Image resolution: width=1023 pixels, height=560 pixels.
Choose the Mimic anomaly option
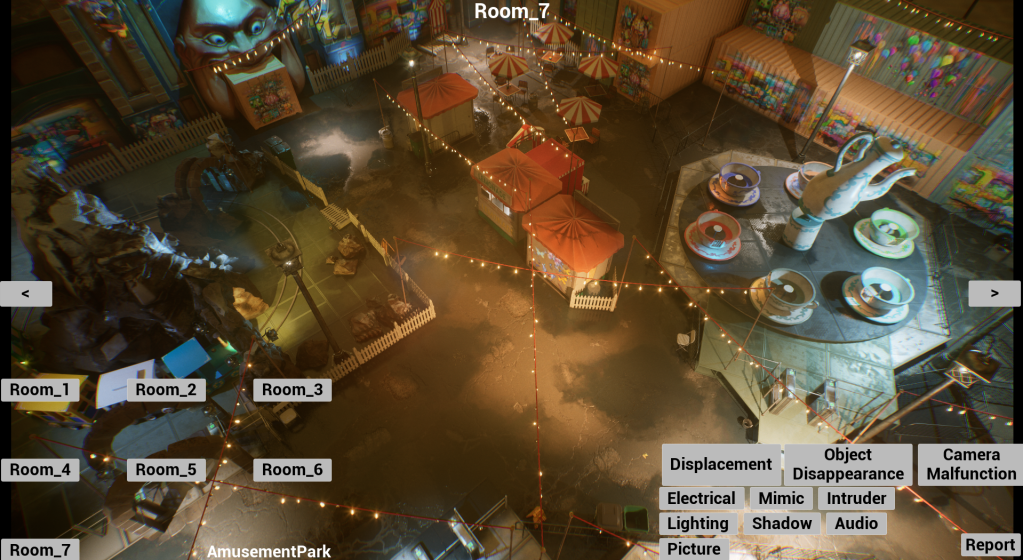click(781, 498)
